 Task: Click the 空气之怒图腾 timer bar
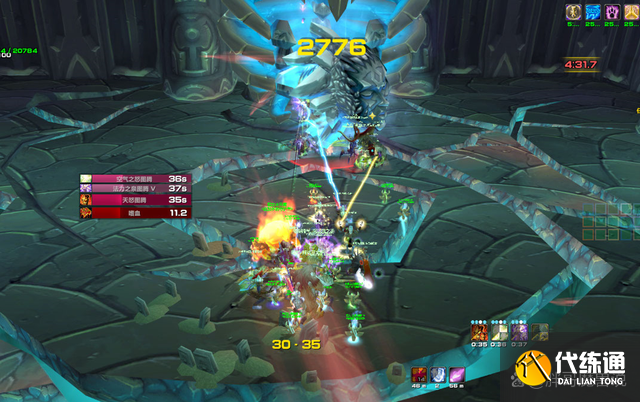coord(135,178)
